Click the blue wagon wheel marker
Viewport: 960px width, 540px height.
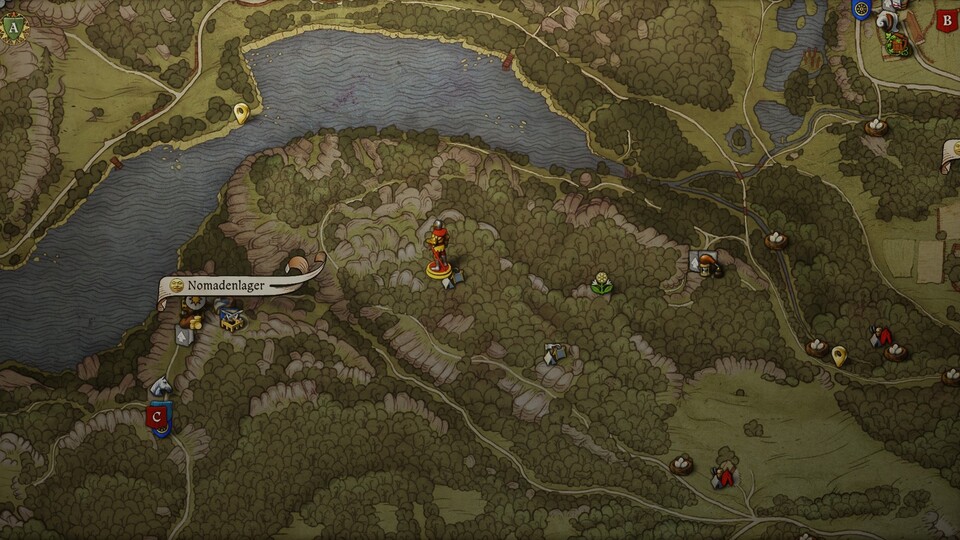pyautogui.click(x=859, y=9)
